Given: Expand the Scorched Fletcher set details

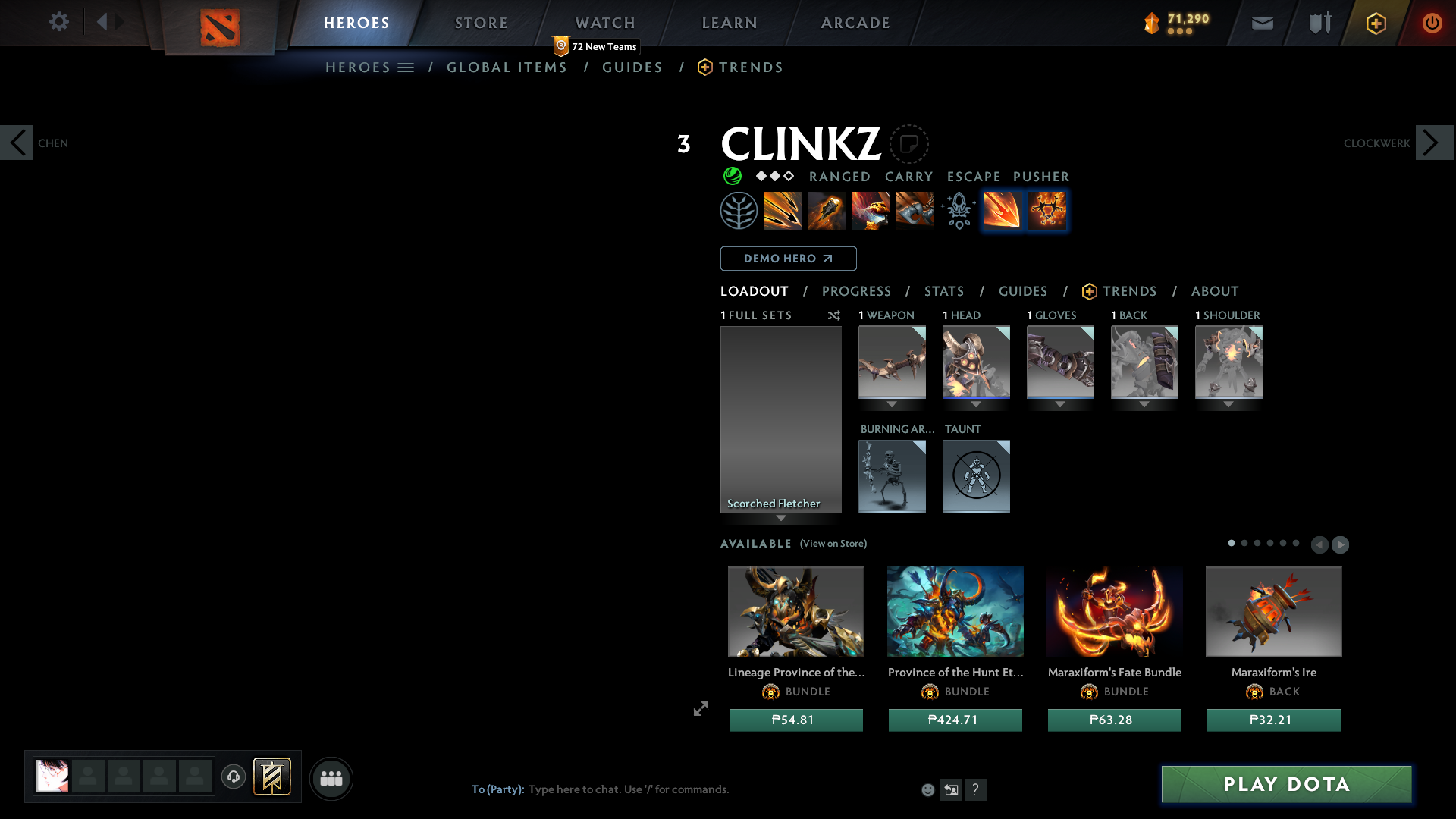Looking at the screenshot, I should (782, 518).
